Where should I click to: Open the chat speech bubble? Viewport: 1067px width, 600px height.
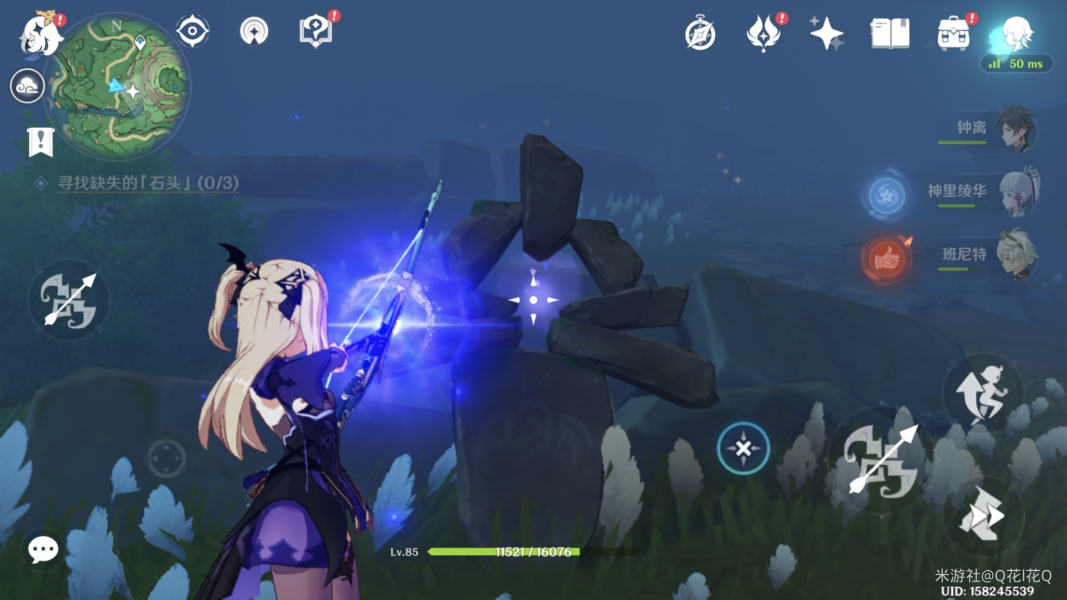click(43, 548)
